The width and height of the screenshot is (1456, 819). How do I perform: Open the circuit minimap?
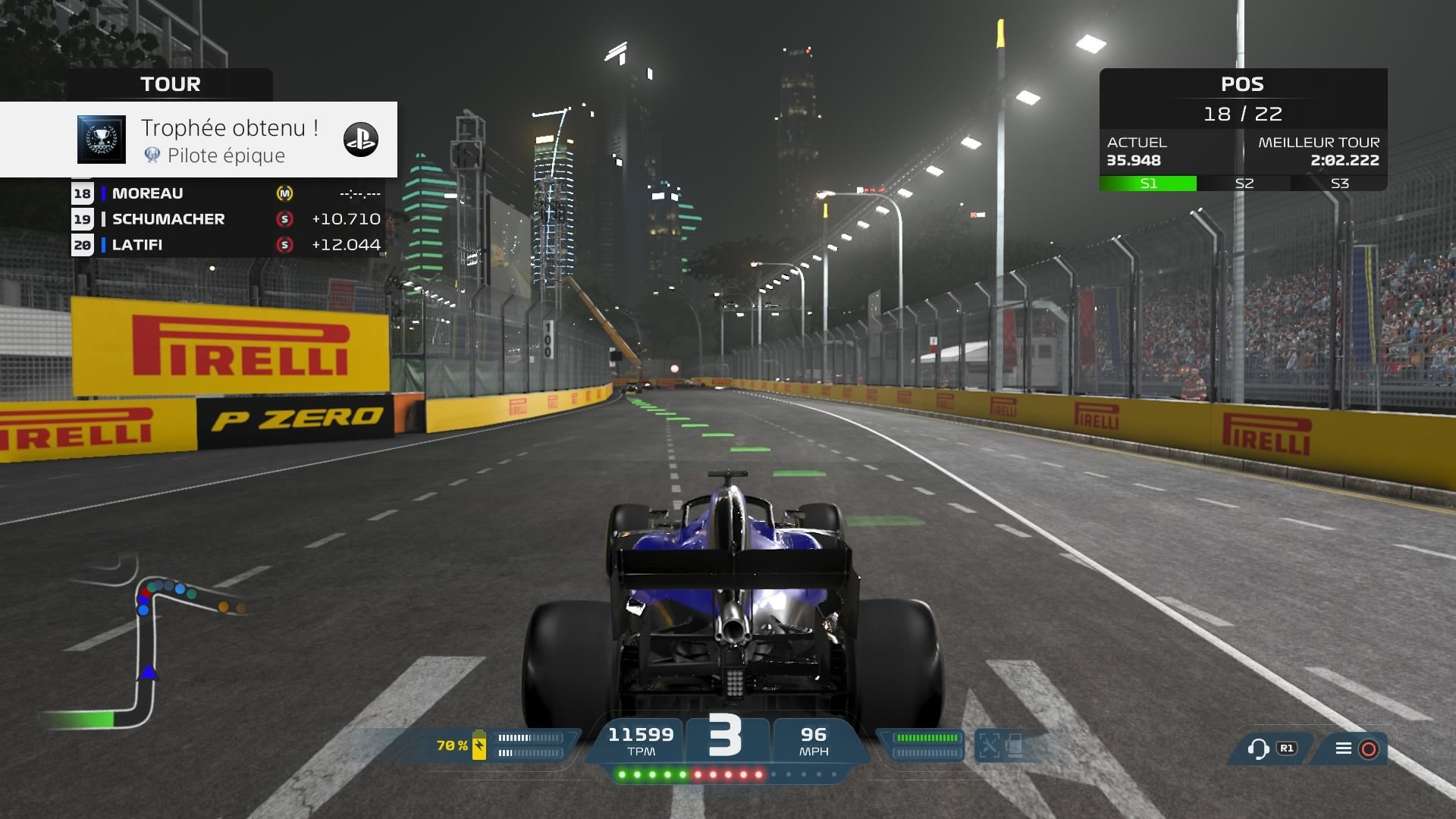[x=144, y=645]
